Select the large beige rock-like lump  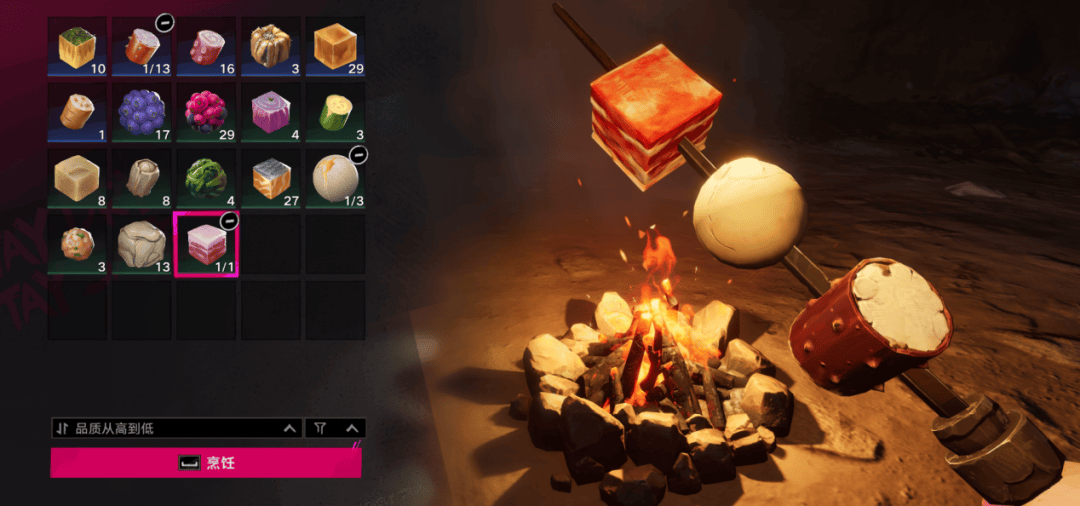point(141,244)
